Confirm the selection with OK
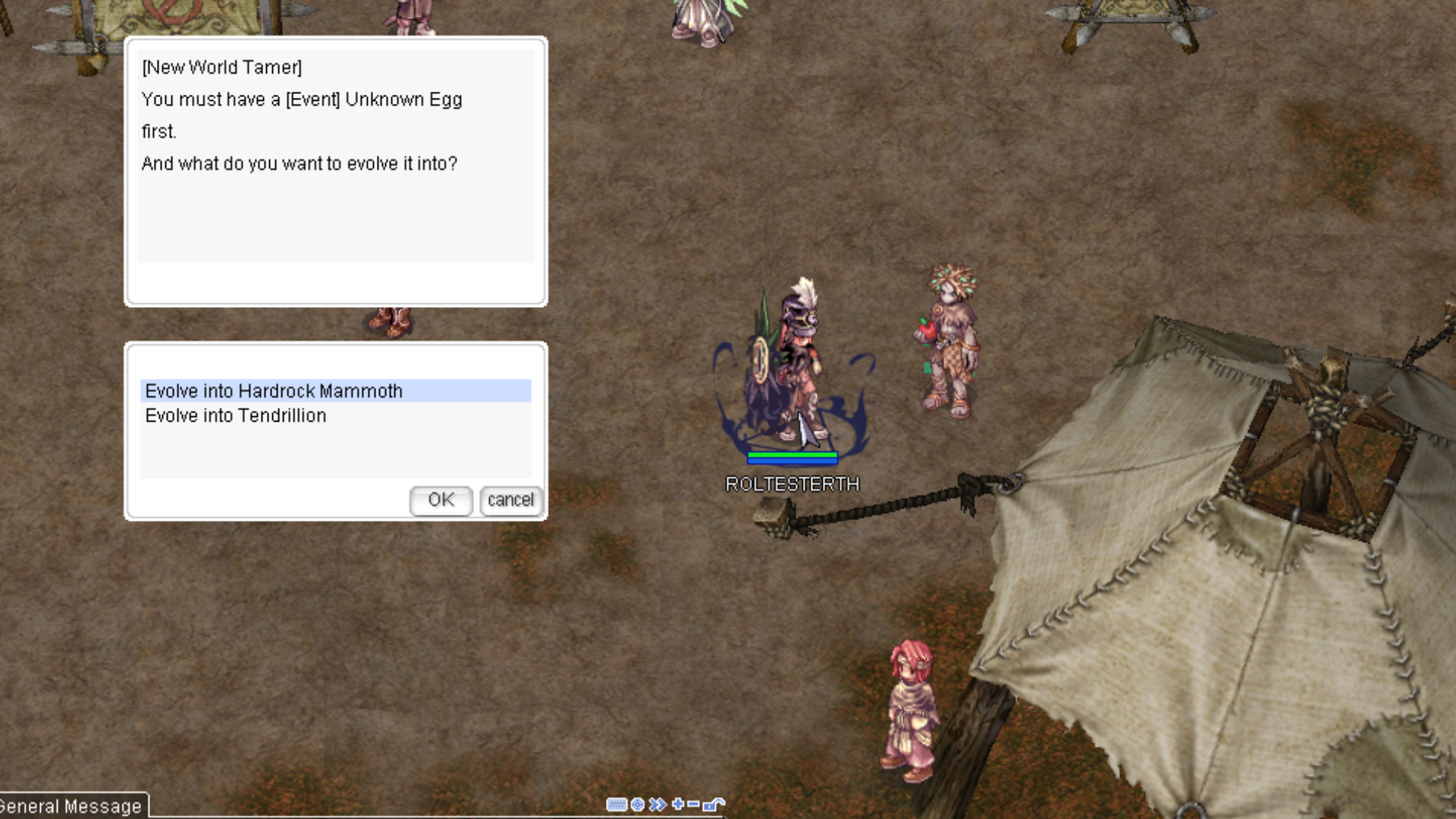Screen dimensions: 1456x819 pos(441,500)
